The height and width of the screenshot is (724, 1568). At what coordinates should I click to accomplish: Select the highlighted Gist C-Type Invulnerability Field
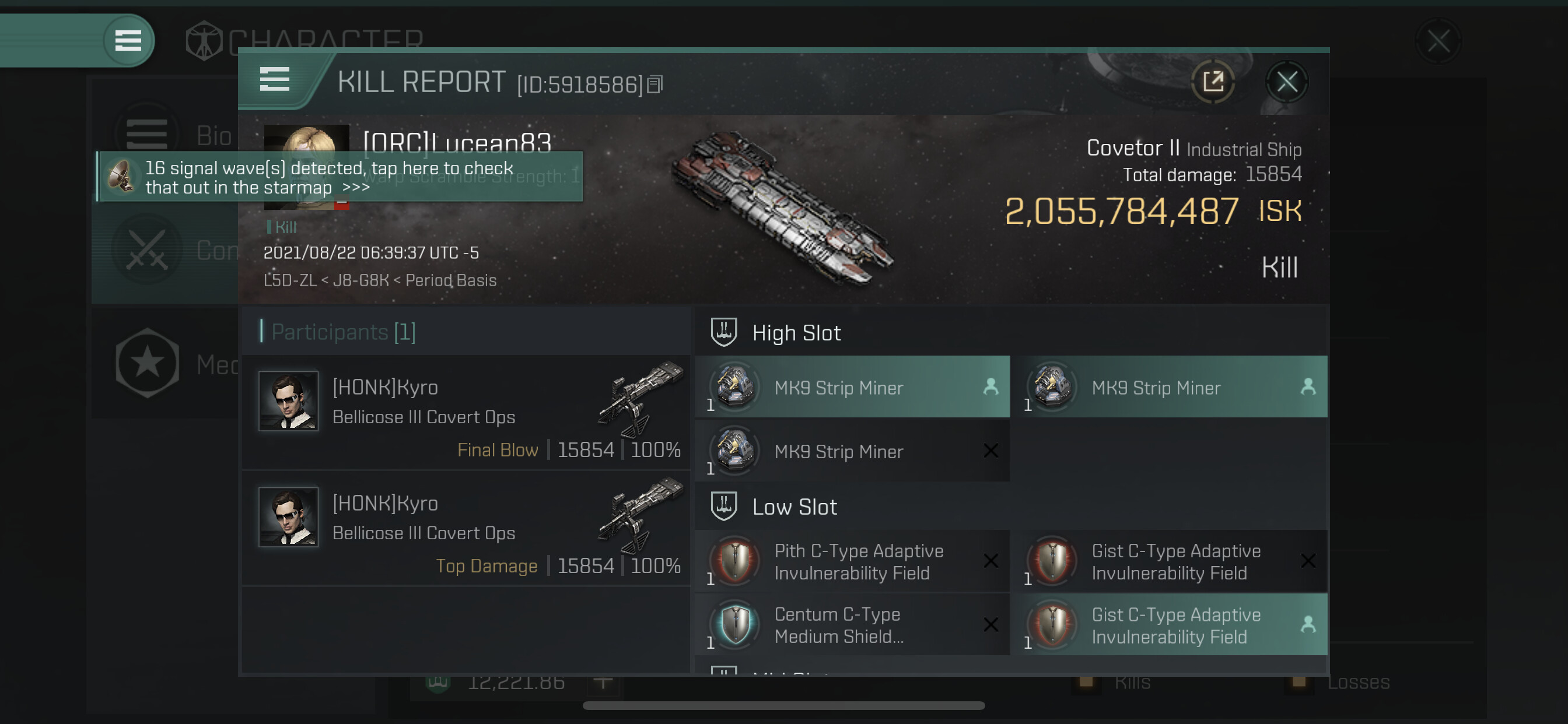click(1168, 625)
